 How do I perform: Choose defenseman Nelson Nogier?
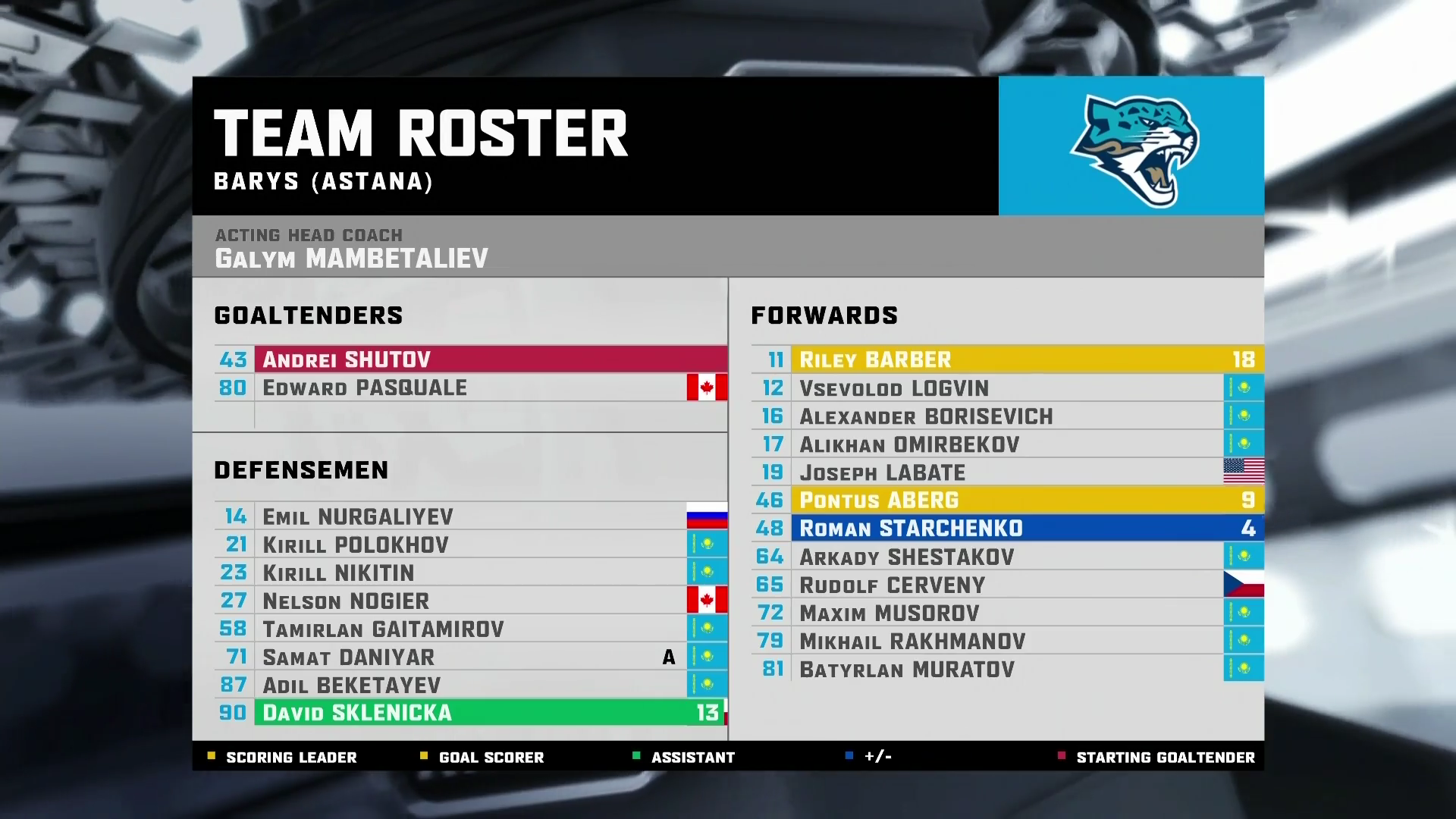pos(470,601)
